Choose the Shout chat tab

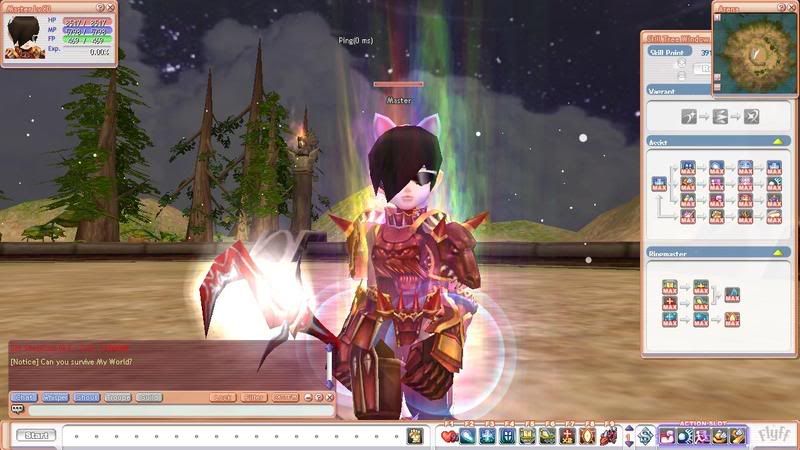(86, 397)
